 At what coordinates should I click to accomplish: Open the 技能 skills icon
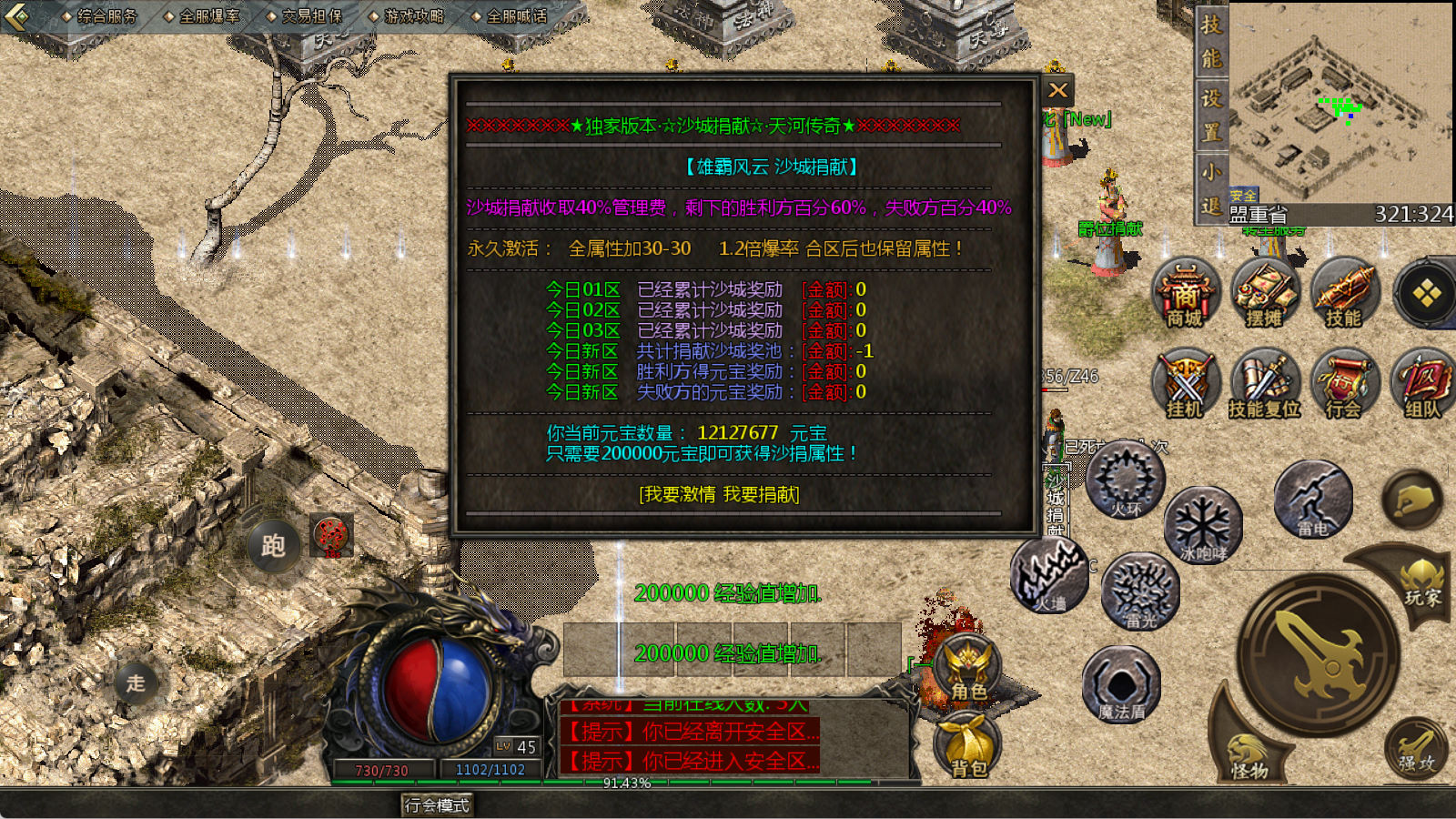pos(1343,293)
